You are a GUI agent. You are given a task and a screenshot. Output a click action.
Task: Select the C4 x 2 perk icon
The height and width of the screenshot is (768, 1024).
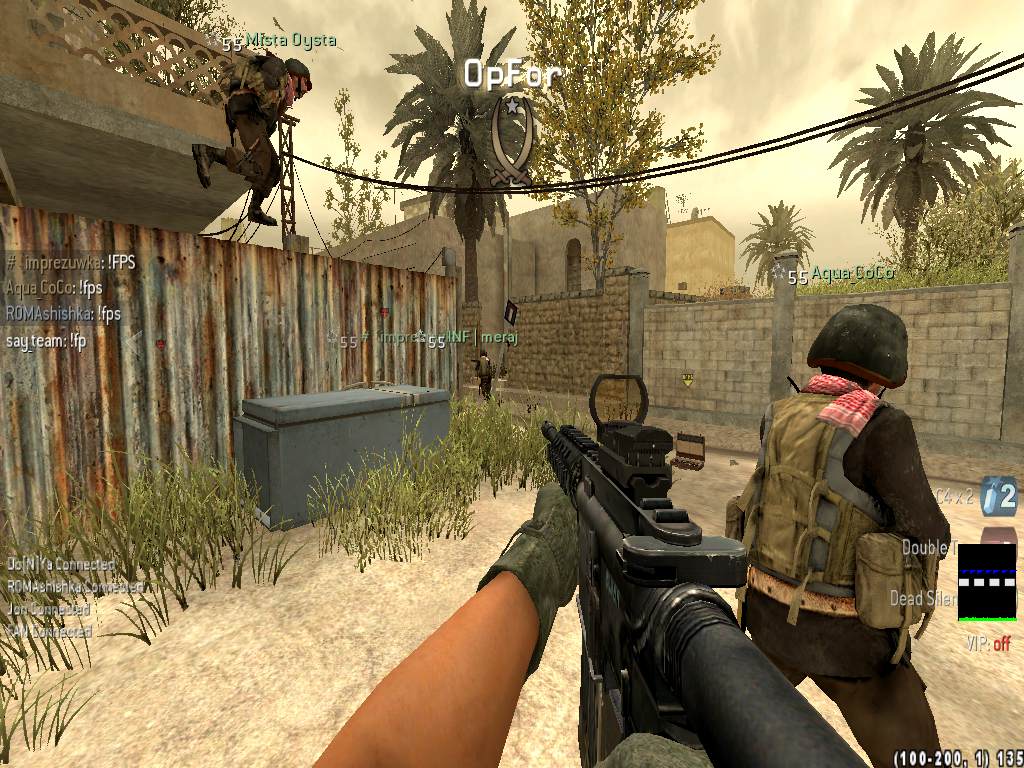point(997,495)
